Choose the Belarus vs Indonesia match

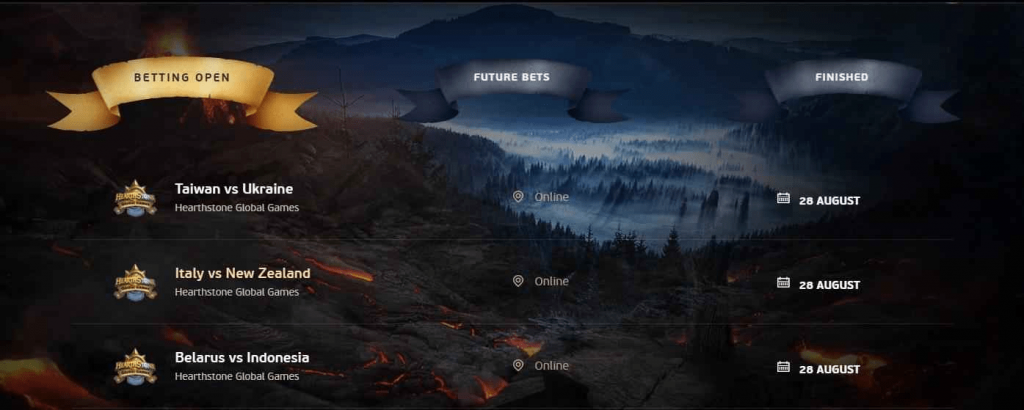pos(242,357)
